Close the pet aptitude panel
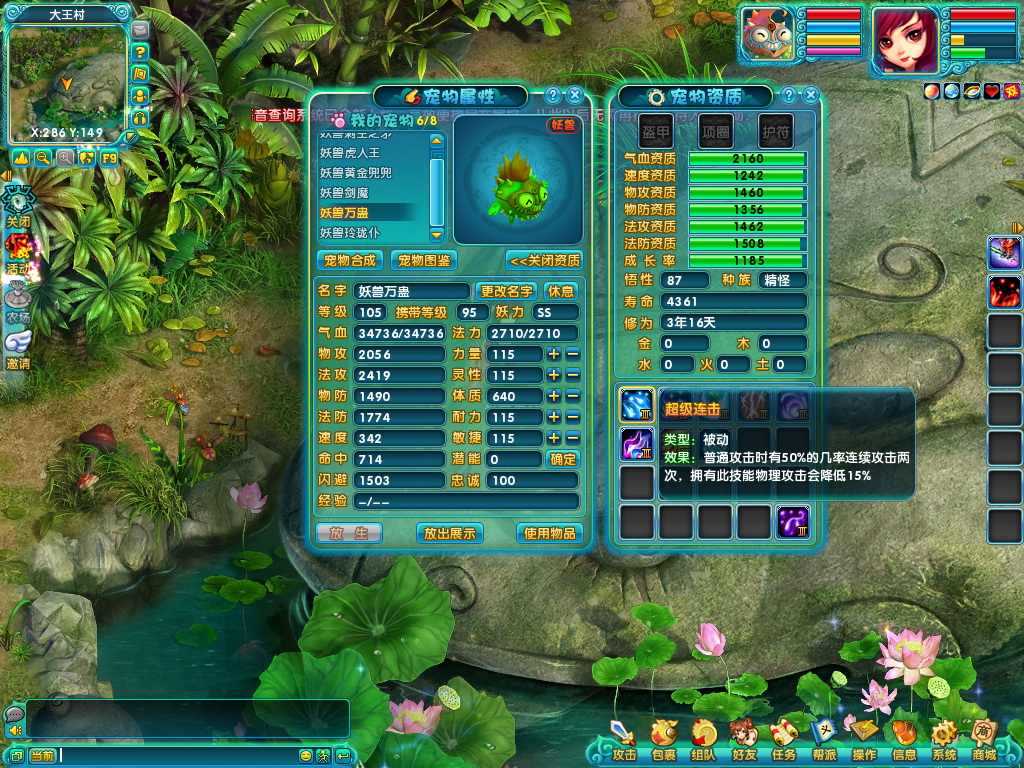The image size is (1024, 768). [x=810, y=95]
